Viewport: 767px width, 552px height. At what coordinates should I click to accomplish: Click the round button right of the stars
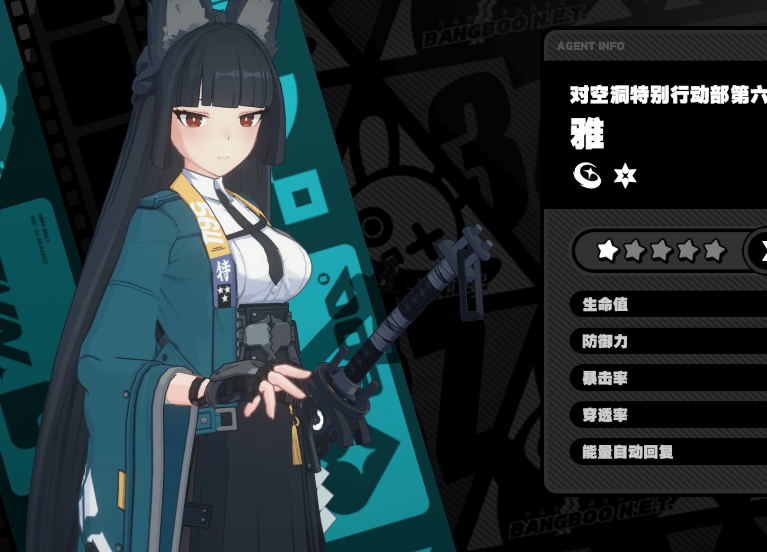click(759, 250)
